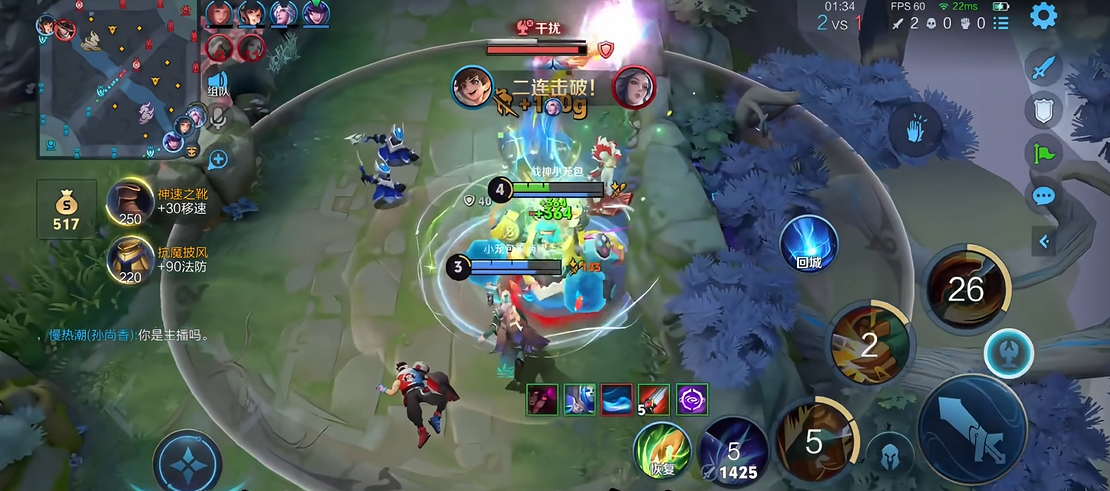The width and height of the screenshot is (1110, 491).
Task: Tap the basic attack sword button
Action: pyautogui.click(x=972, y=428)
